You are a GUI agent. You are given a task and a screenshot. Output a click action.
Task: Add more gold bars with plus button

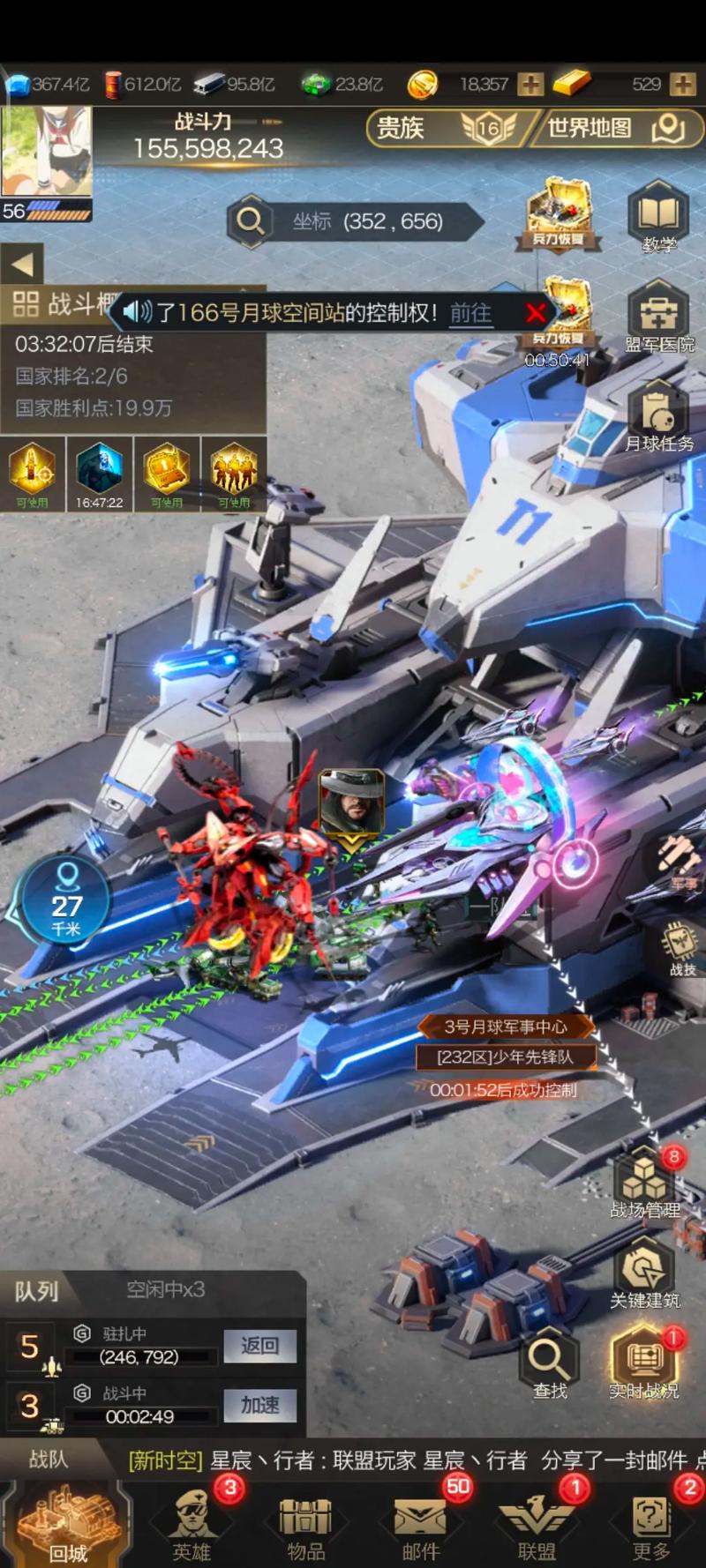(682, 85)
